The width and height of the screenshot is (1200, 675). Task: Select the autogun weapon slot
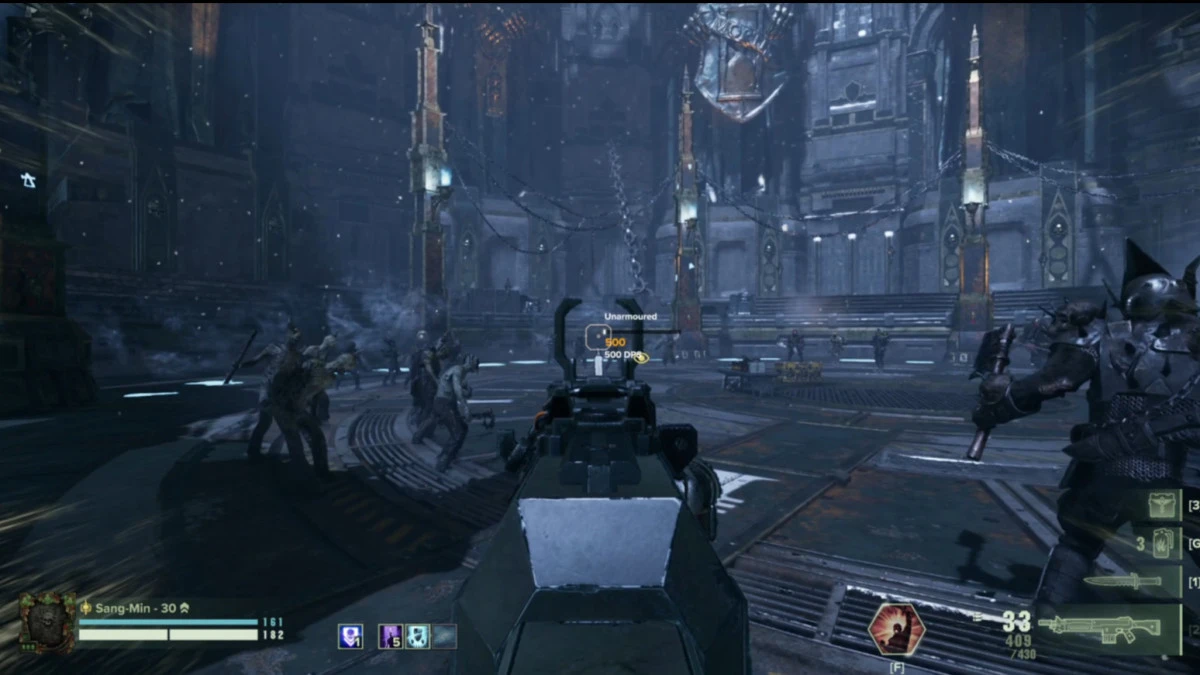point(1098,629)
